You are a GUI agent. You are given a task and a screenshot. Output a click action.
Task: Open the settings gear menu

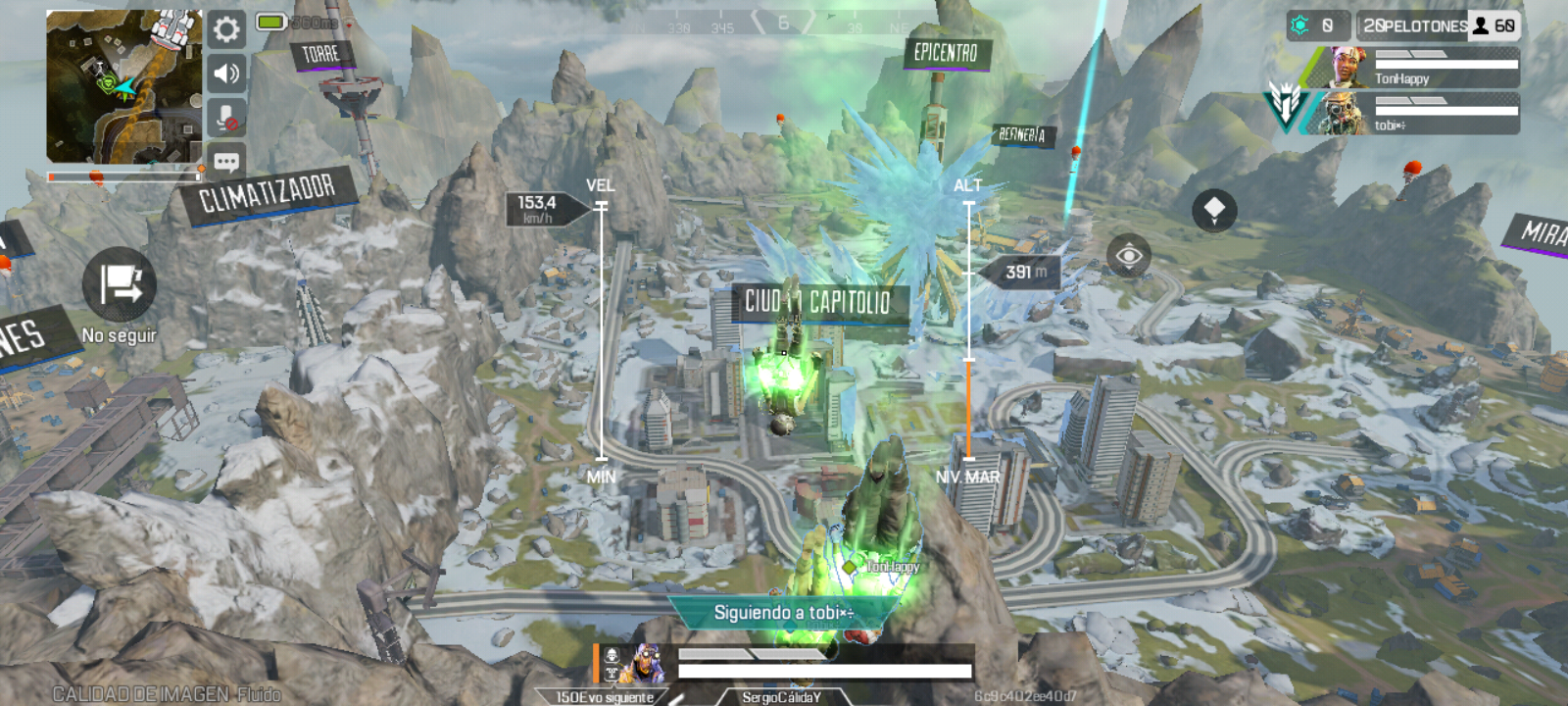click(226, 29)
